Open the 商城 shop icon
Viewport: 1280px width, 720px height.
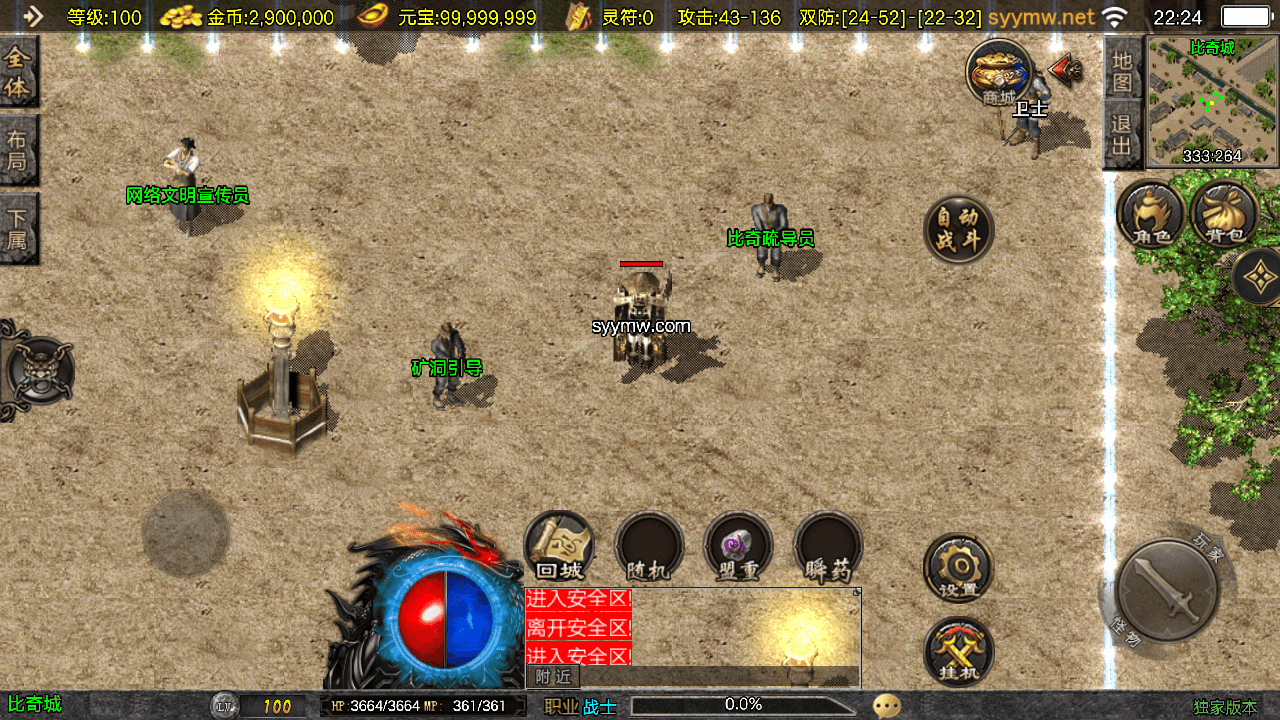click(998, 73)
